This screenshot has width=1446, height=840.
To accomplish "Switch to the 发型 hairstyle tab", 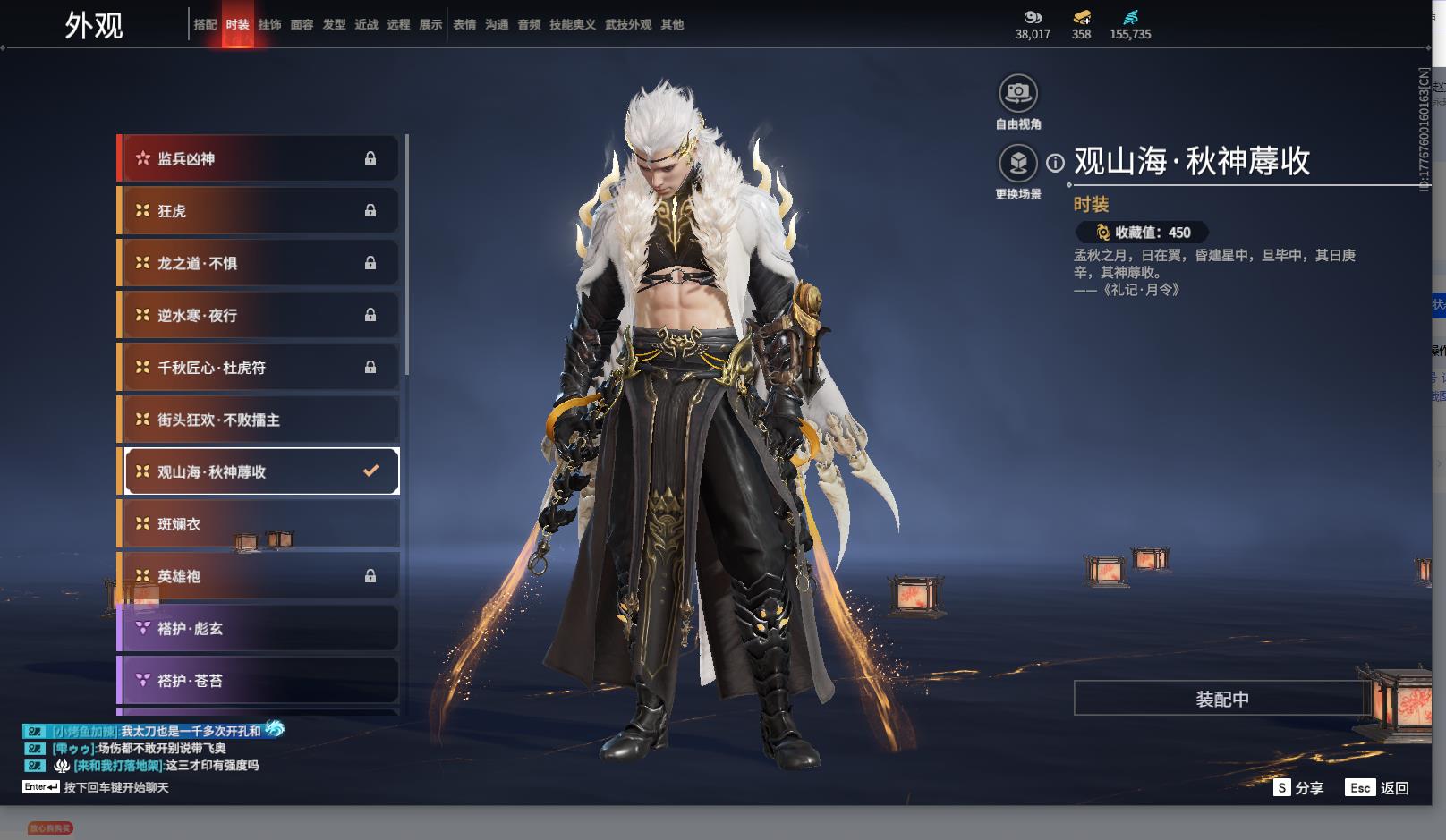I will coord(334,25).
